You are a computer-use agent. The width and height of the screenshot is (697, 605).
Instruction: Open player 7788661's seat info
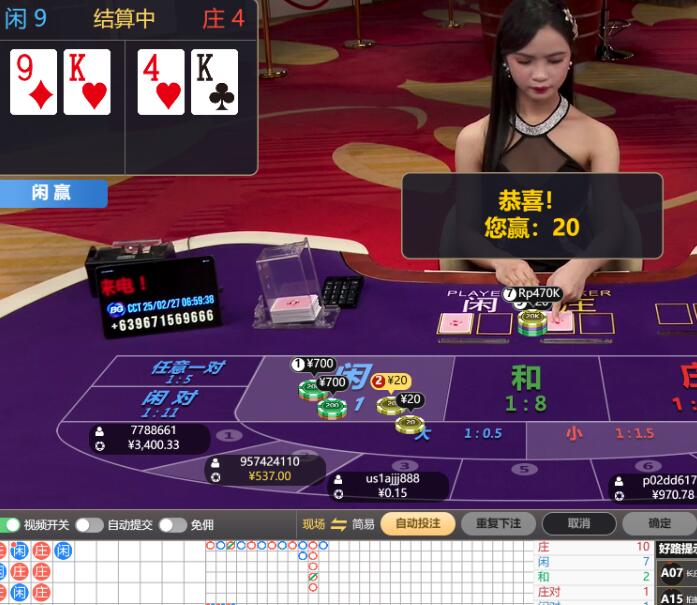150,438
